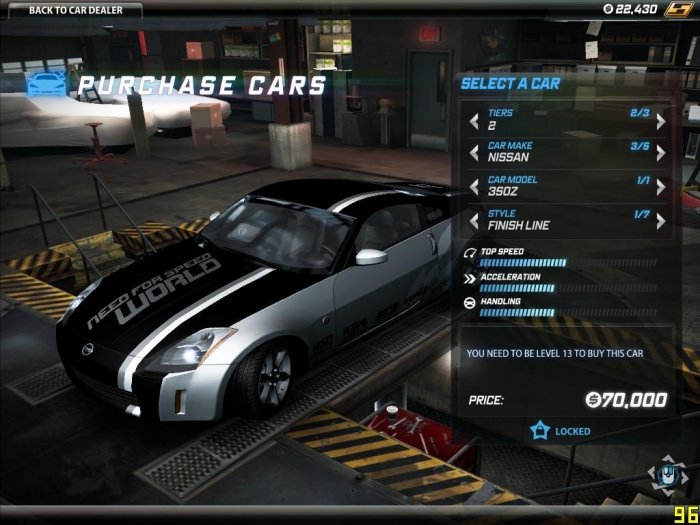The width and height of the screenshot is (700, 525).
Task: Choose the next car model after 350Z
Action: coord(661,187)
